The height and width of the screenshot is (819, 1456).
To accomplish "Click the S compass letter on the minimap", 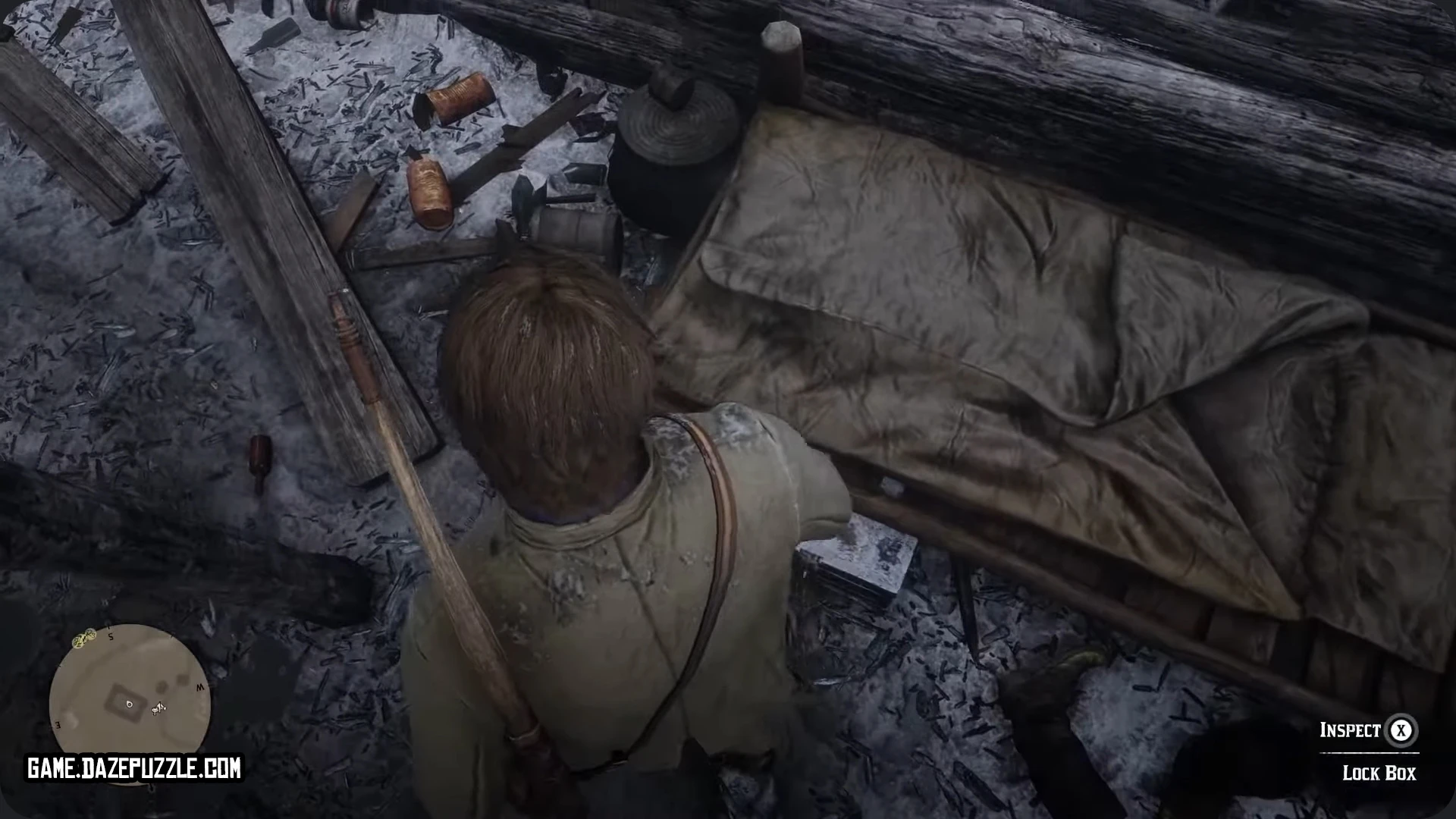I will point(111,637).
